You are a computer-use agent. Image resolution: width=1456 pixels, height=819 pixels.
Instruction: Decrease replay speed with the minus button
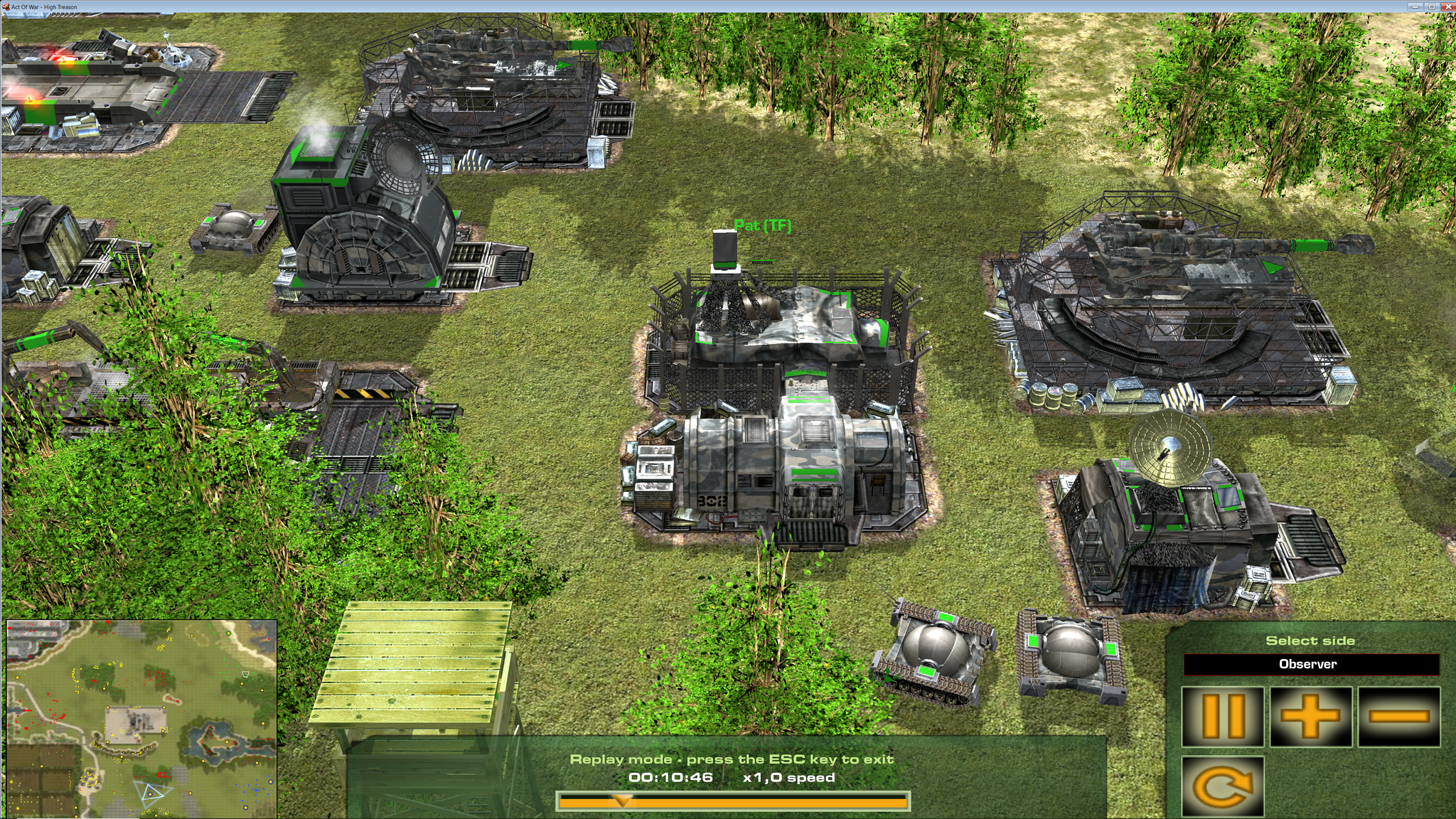[1398, 717]
